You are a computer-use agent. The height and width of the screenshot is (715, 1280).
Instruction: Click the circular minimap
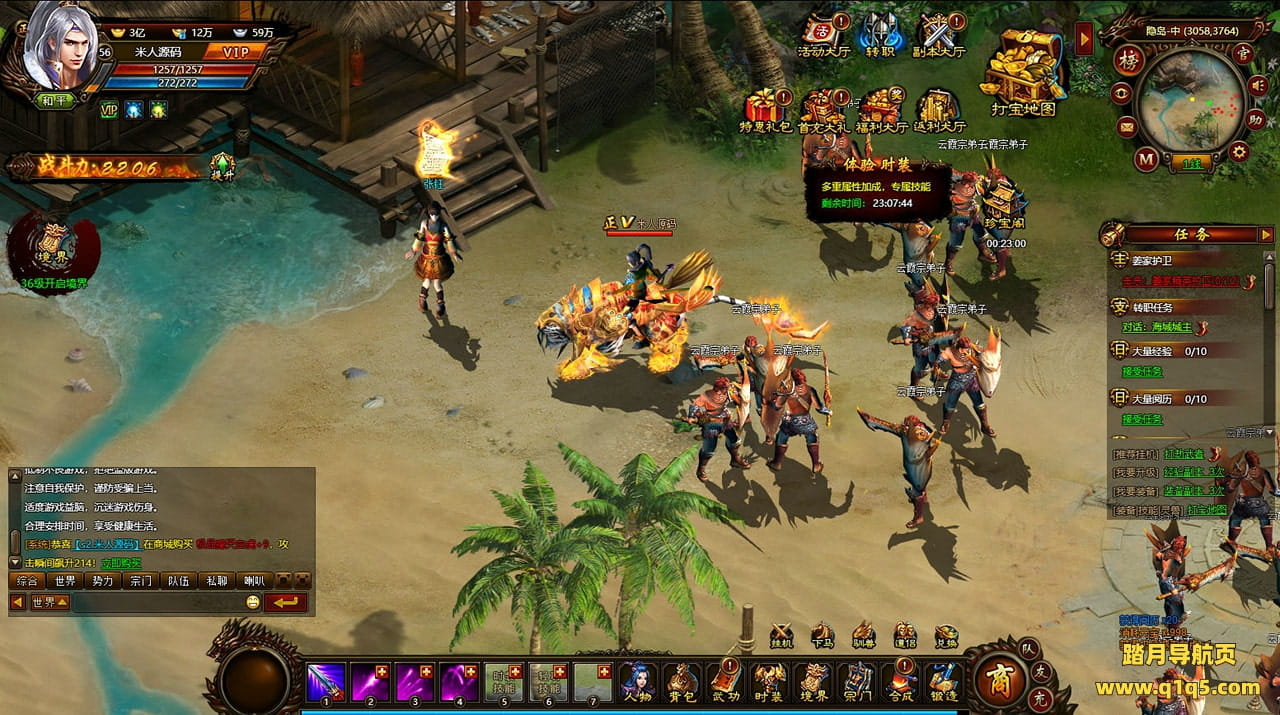1190,100
